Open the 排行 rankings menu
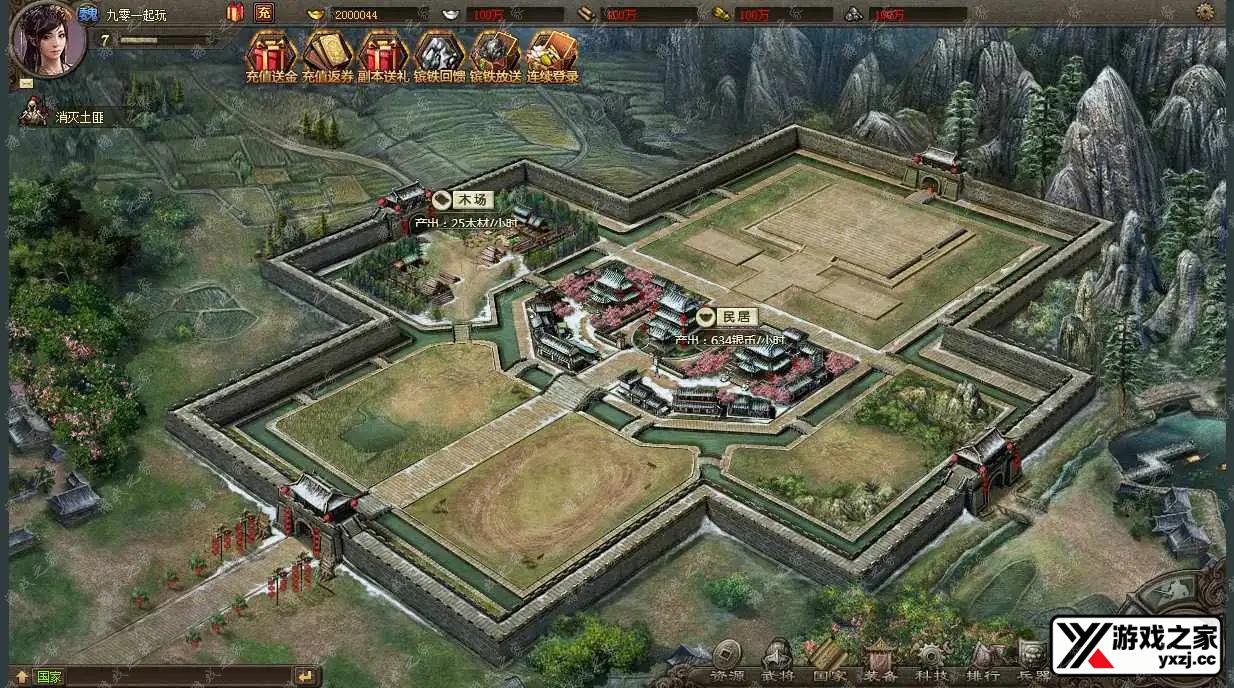 pos(983,660)
